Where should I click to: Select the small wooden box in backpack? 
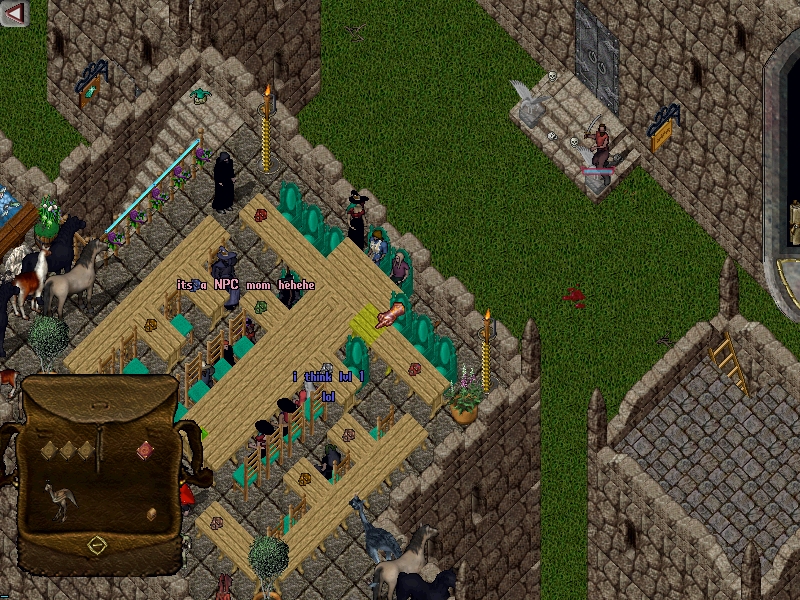tap(152, 514)
